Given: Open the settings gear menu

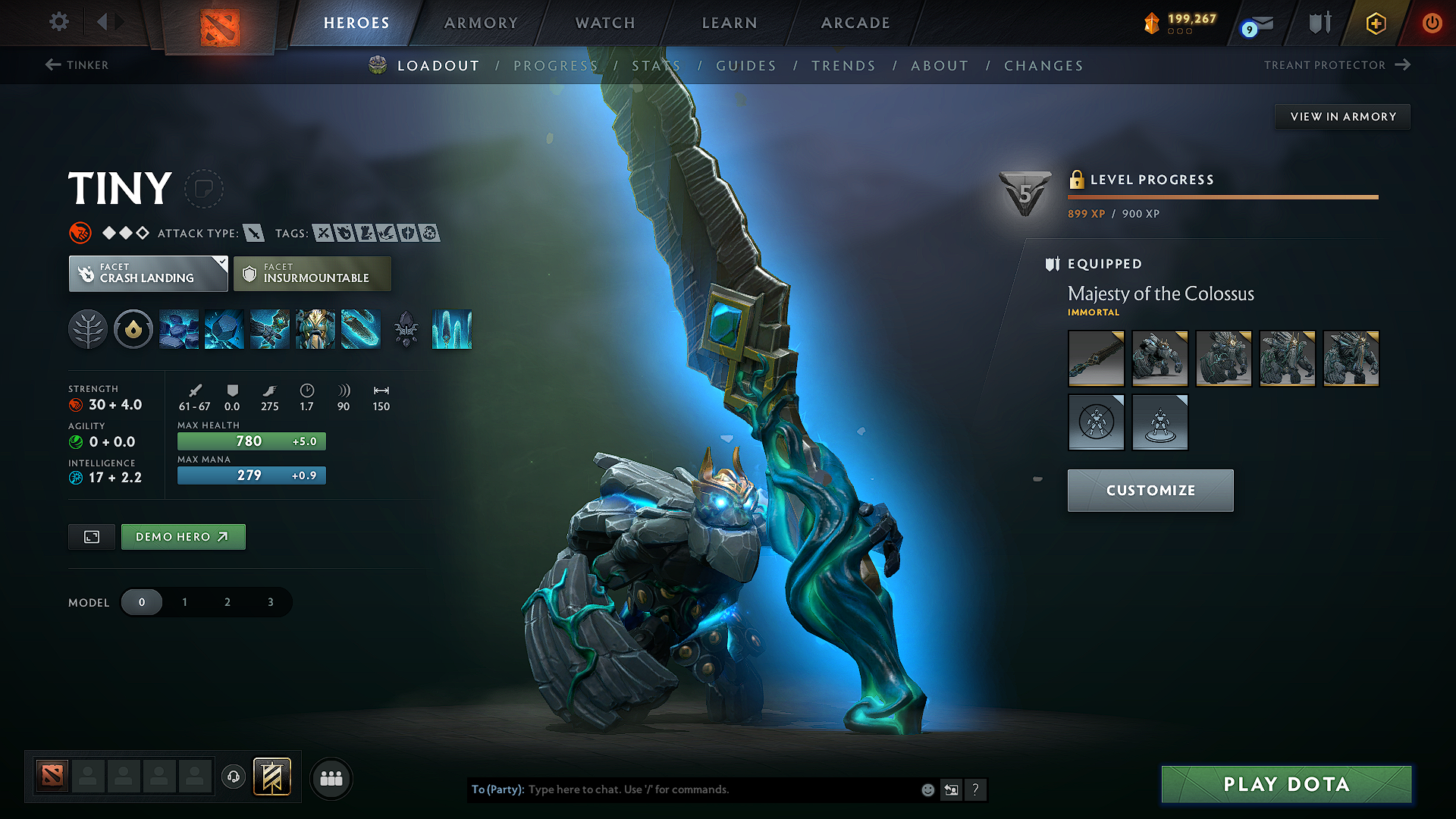Looking at the screenshot, I should coord(58,22).
